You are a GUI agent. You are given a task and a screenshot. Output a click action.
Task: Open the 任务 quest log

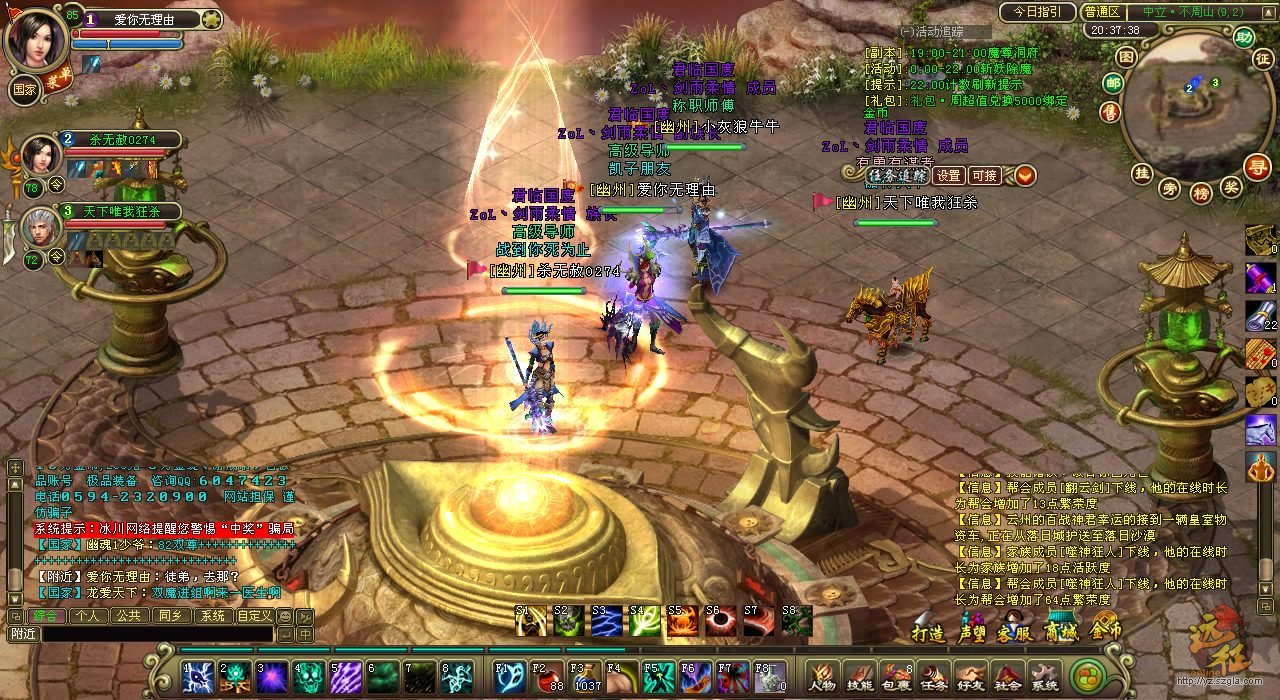(x=932, y=677)
